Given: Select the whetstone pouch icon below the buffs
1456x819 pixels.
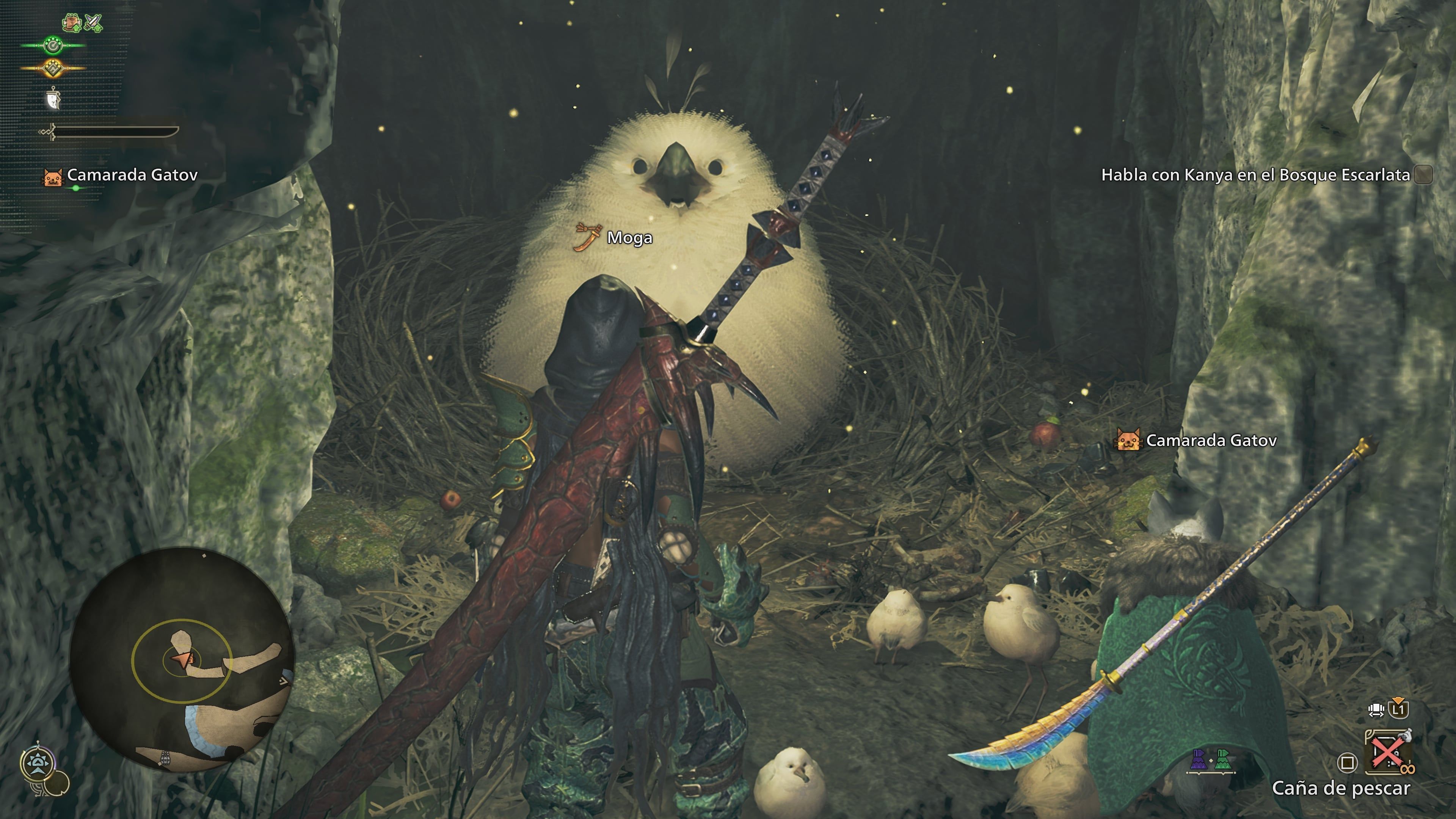Looking at the screenshot, I should click(x=53, y=99).
